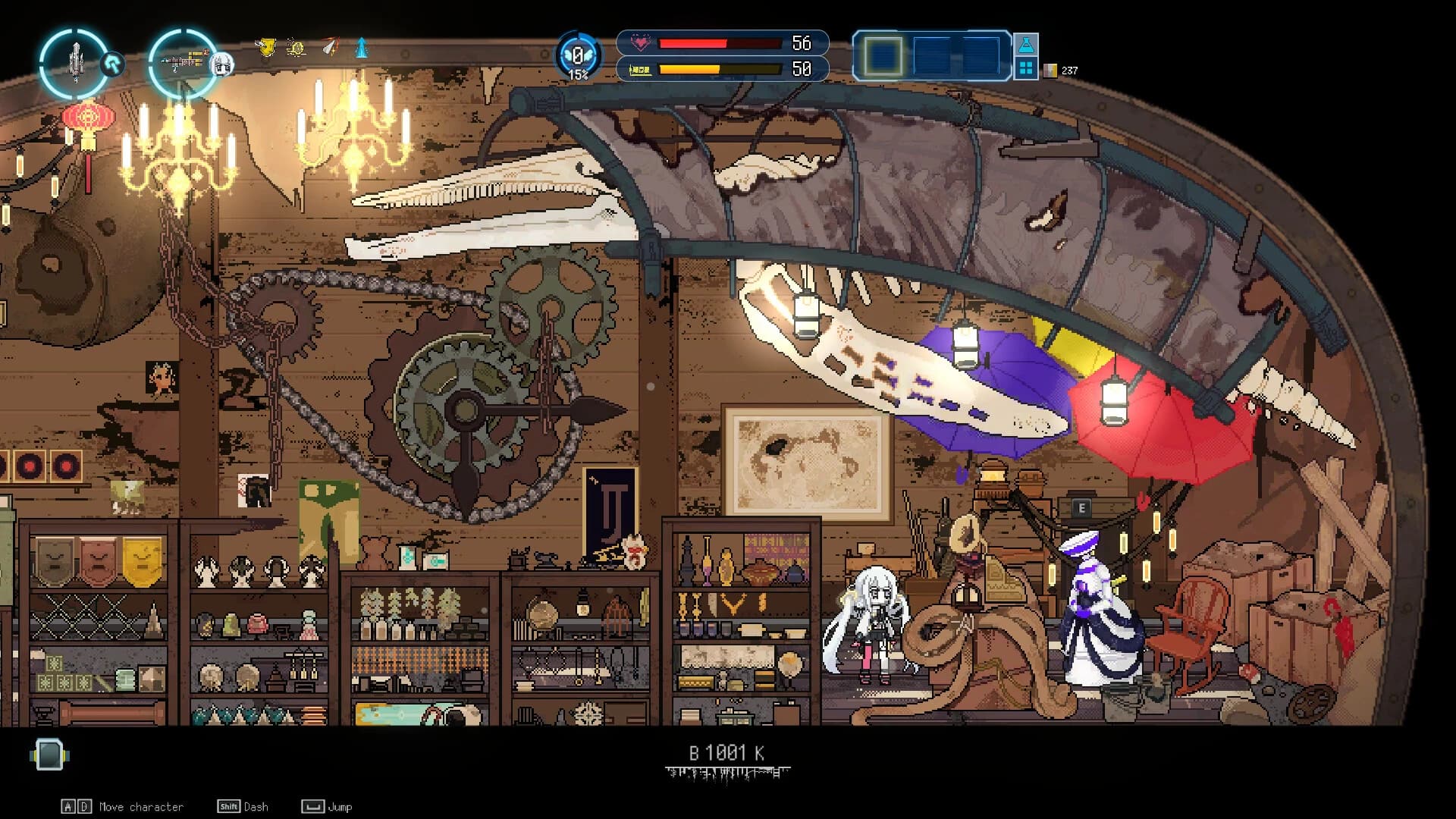
Task: Click the yellow coin buff icon
Action: pos(296,48)
